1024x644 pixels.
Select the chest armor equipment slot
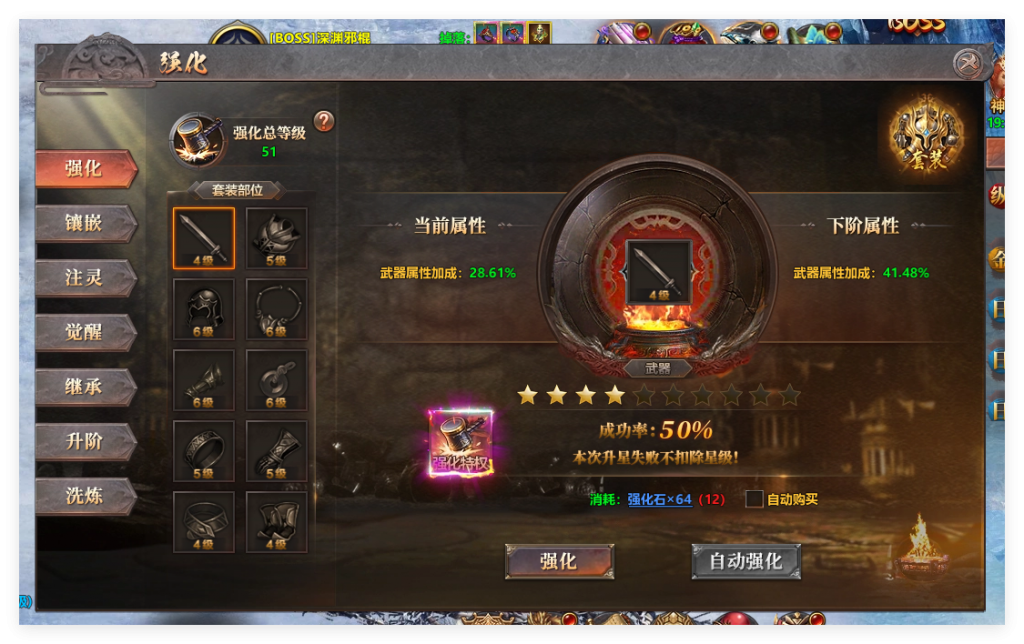277,238
